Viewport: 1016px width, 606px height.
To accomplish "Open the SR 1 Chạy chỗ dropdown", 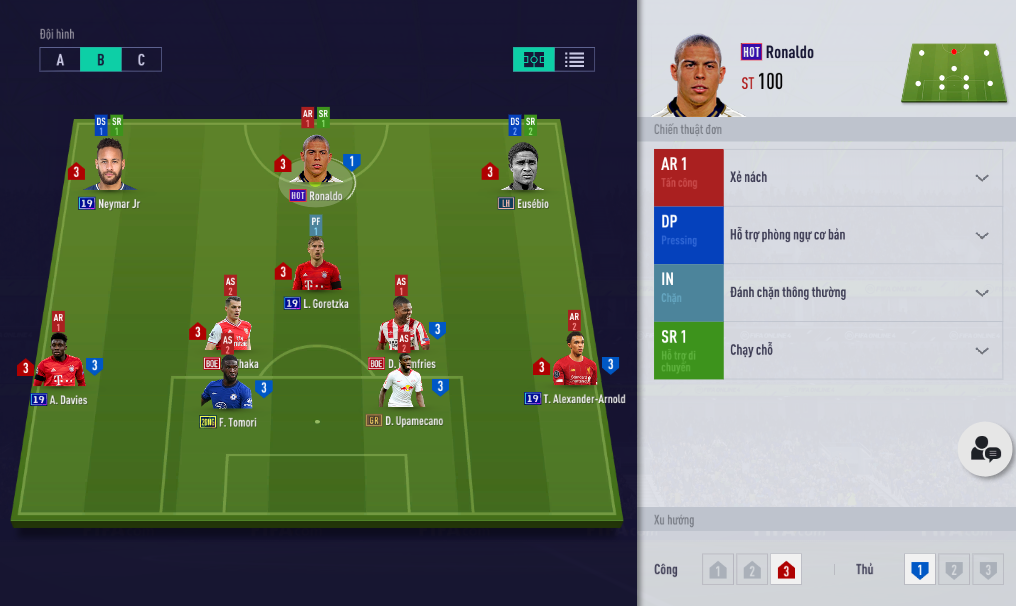I will [x=981, y=350].
